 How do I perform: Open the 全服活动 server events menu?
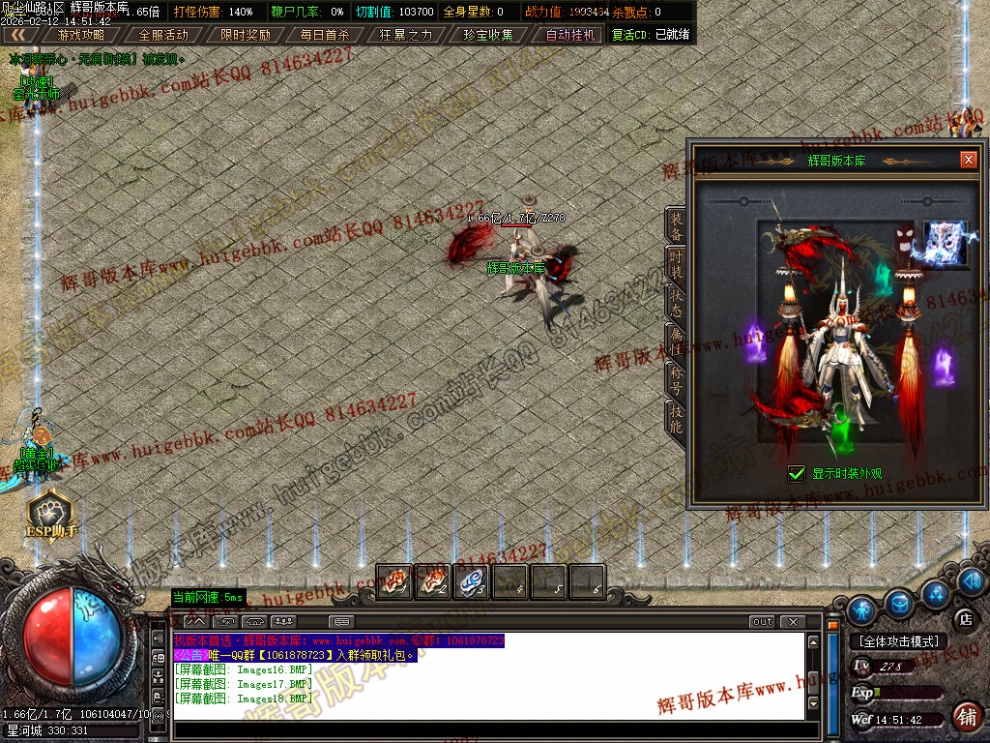coord(163,34)
